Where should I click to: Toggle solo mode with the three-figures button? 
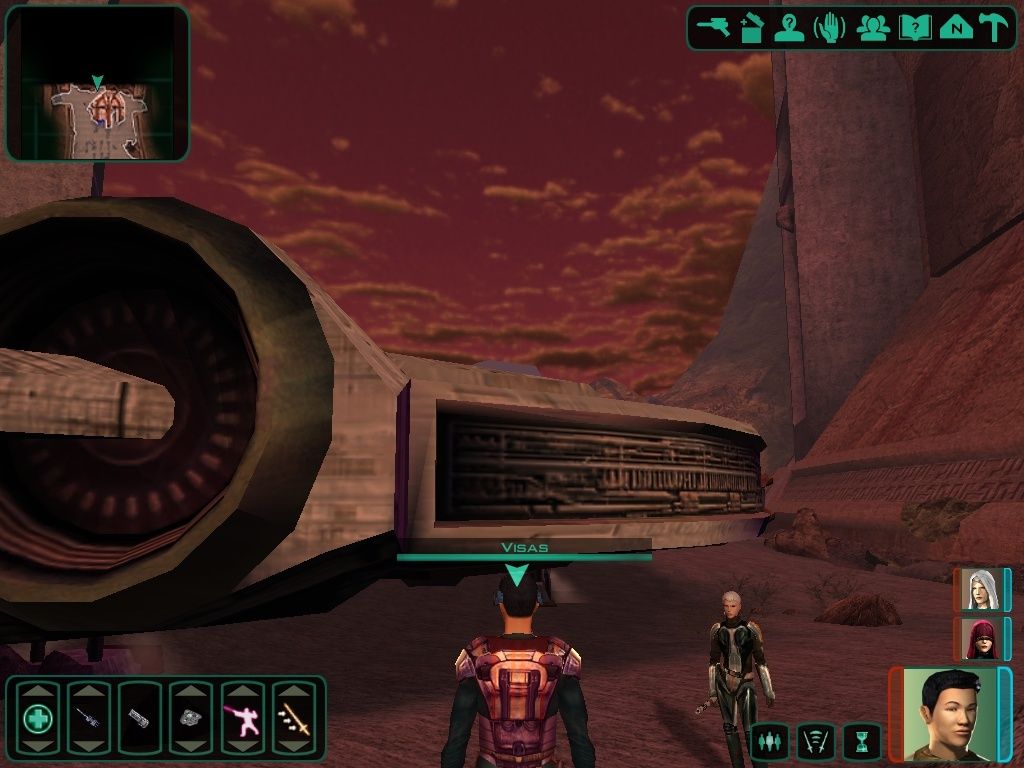(769, 742)
